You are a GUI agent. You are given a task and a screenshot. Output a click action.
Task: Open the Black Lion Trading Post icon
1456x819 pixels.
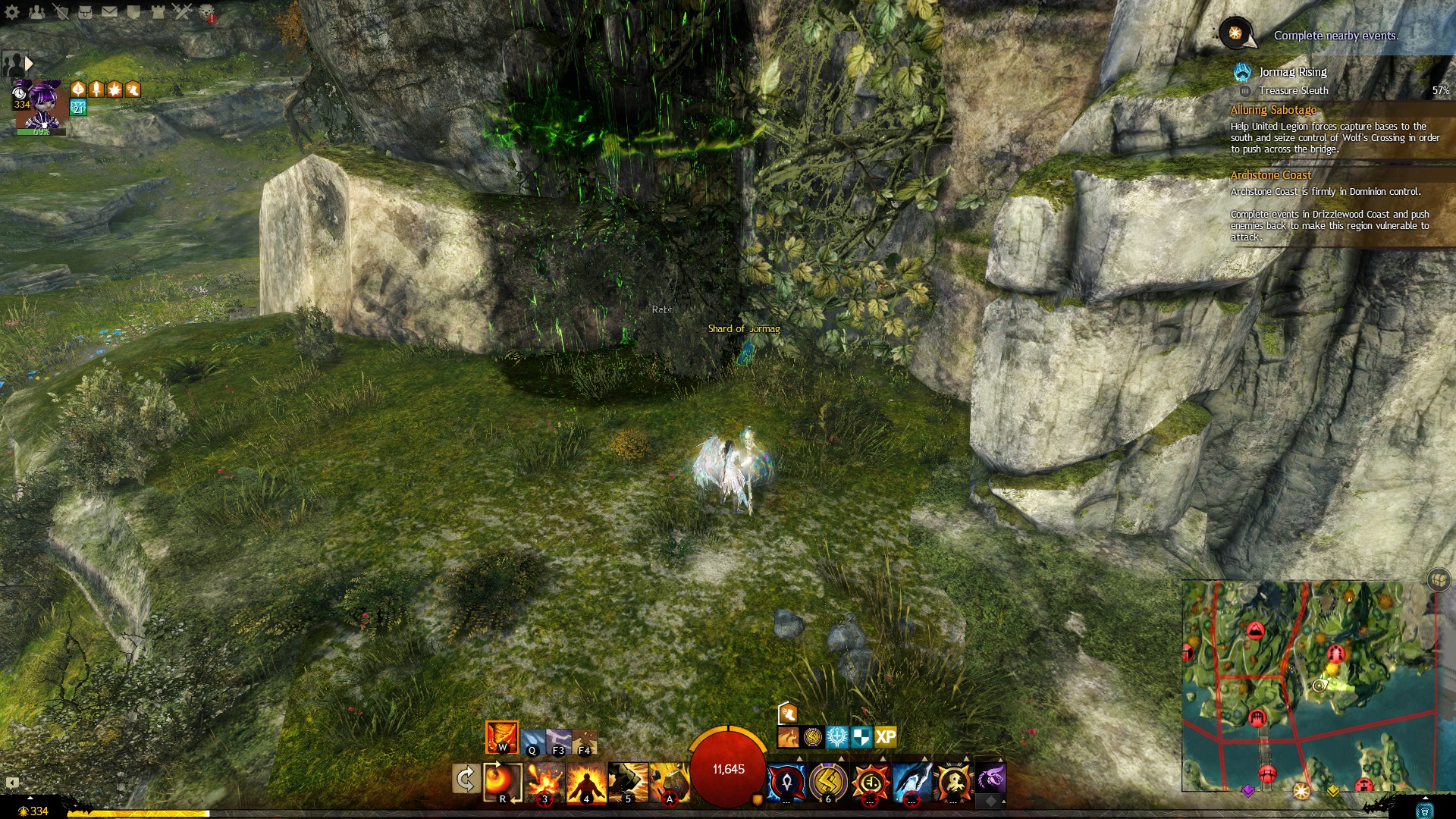(206, 11)
